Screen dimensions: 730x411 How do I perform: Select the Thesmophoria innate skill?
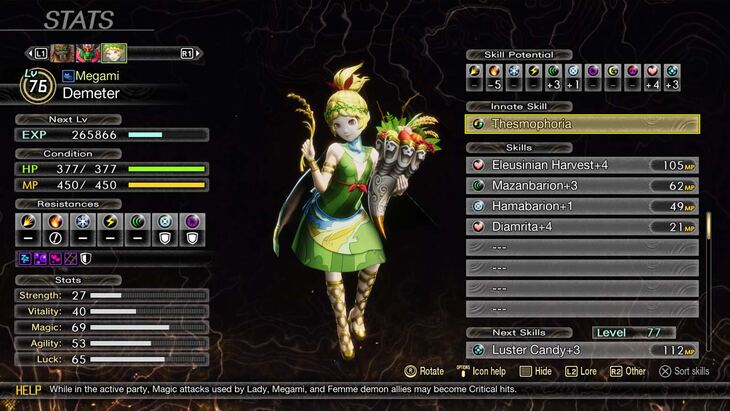[582, 124]
